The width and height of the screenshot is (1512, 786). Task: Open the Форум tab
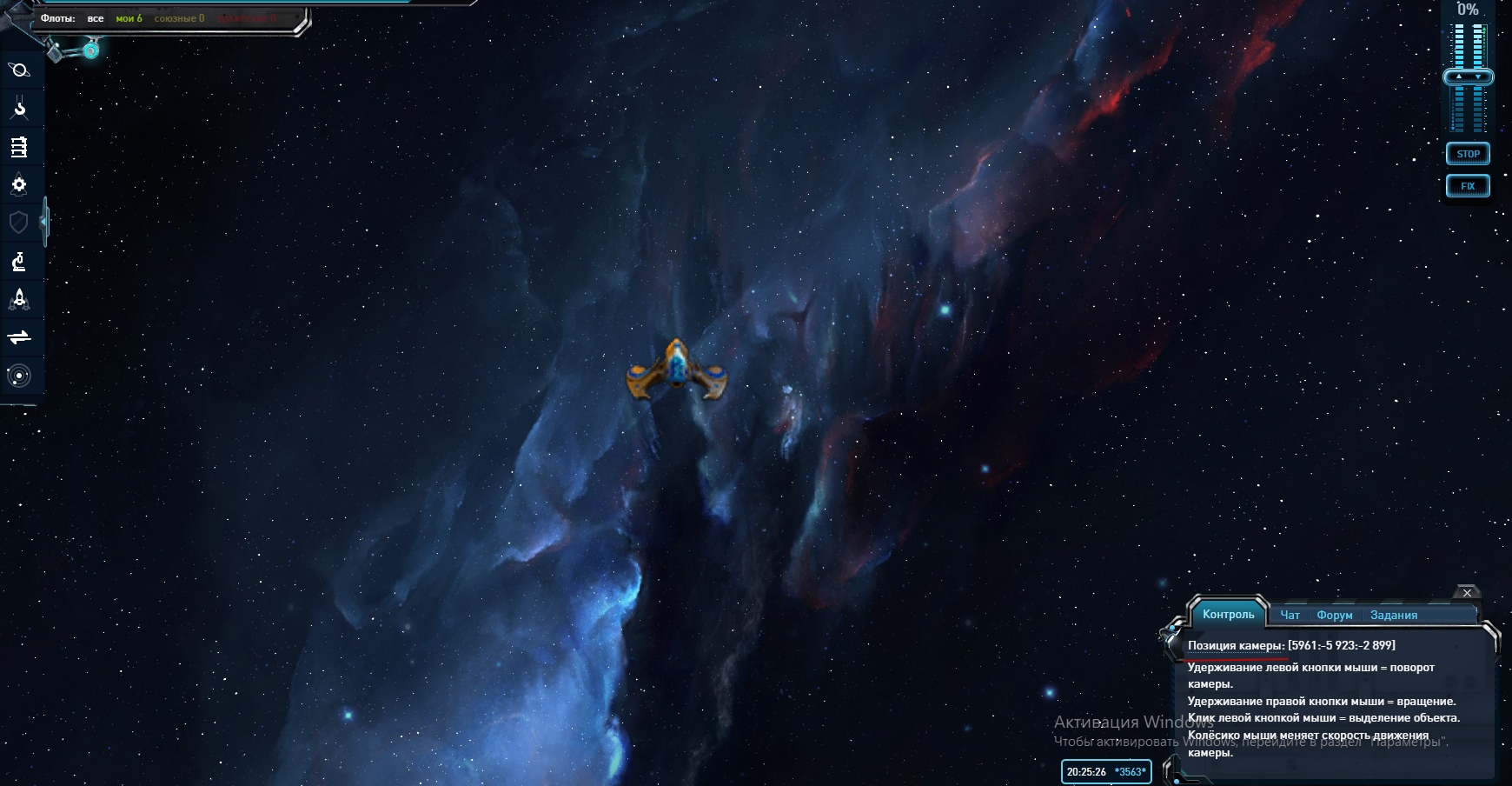coord(1335,615)
